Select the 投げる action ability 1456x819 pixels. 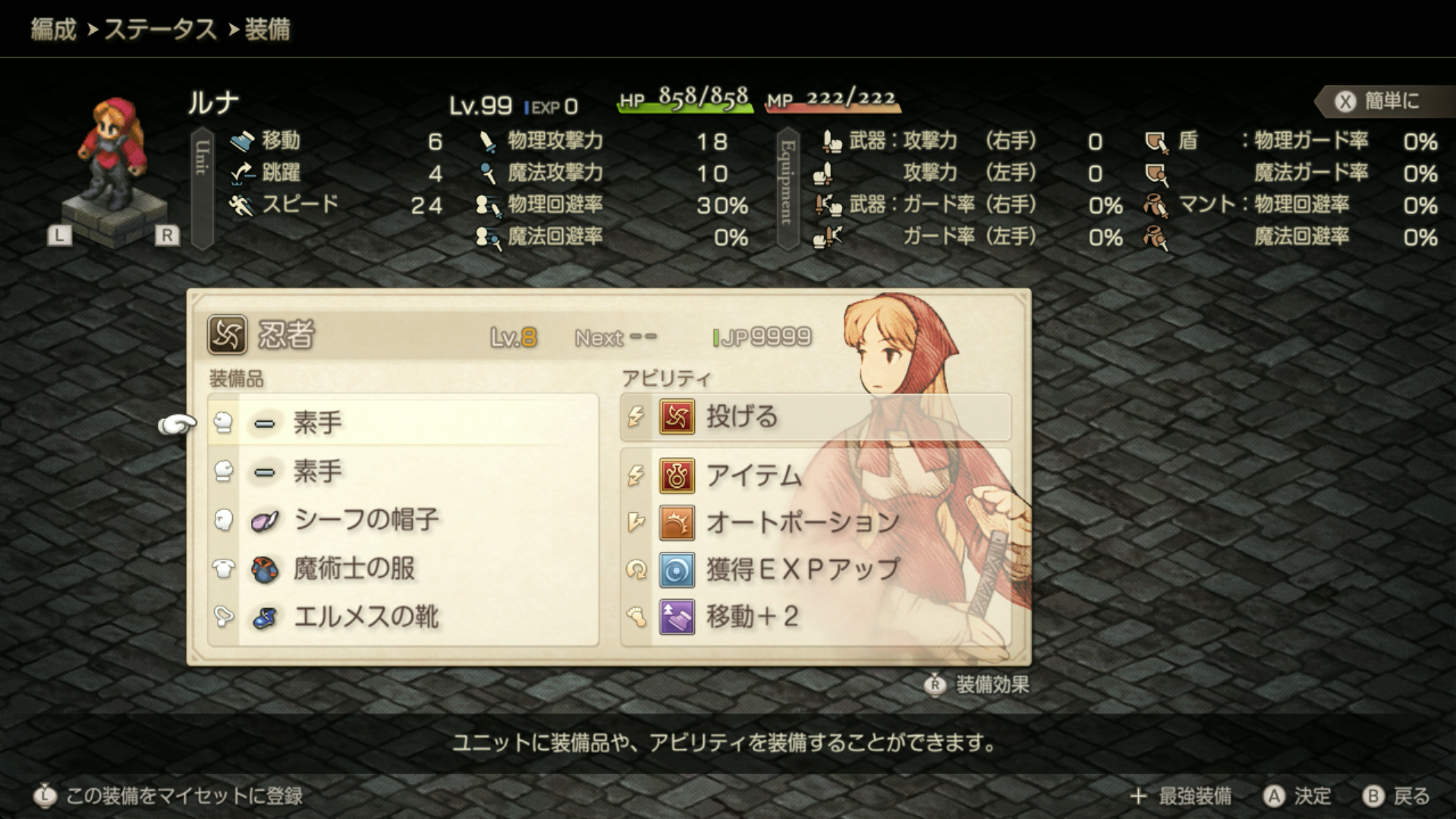pyautogui.click(x=816, y=417)
